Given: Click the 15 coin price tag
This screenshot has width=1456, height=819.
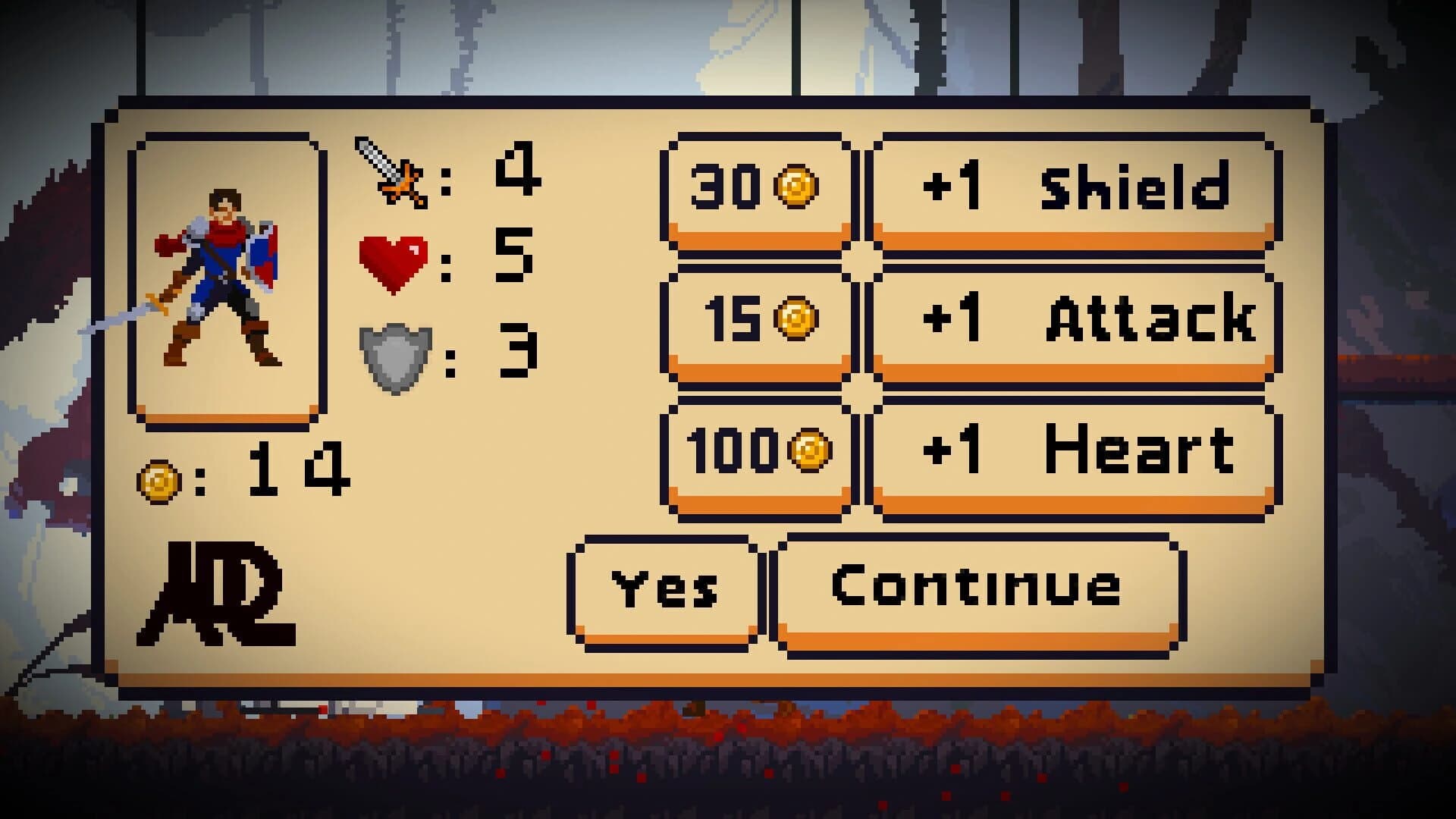Looking at the screenshot, I should coord(758,320).
